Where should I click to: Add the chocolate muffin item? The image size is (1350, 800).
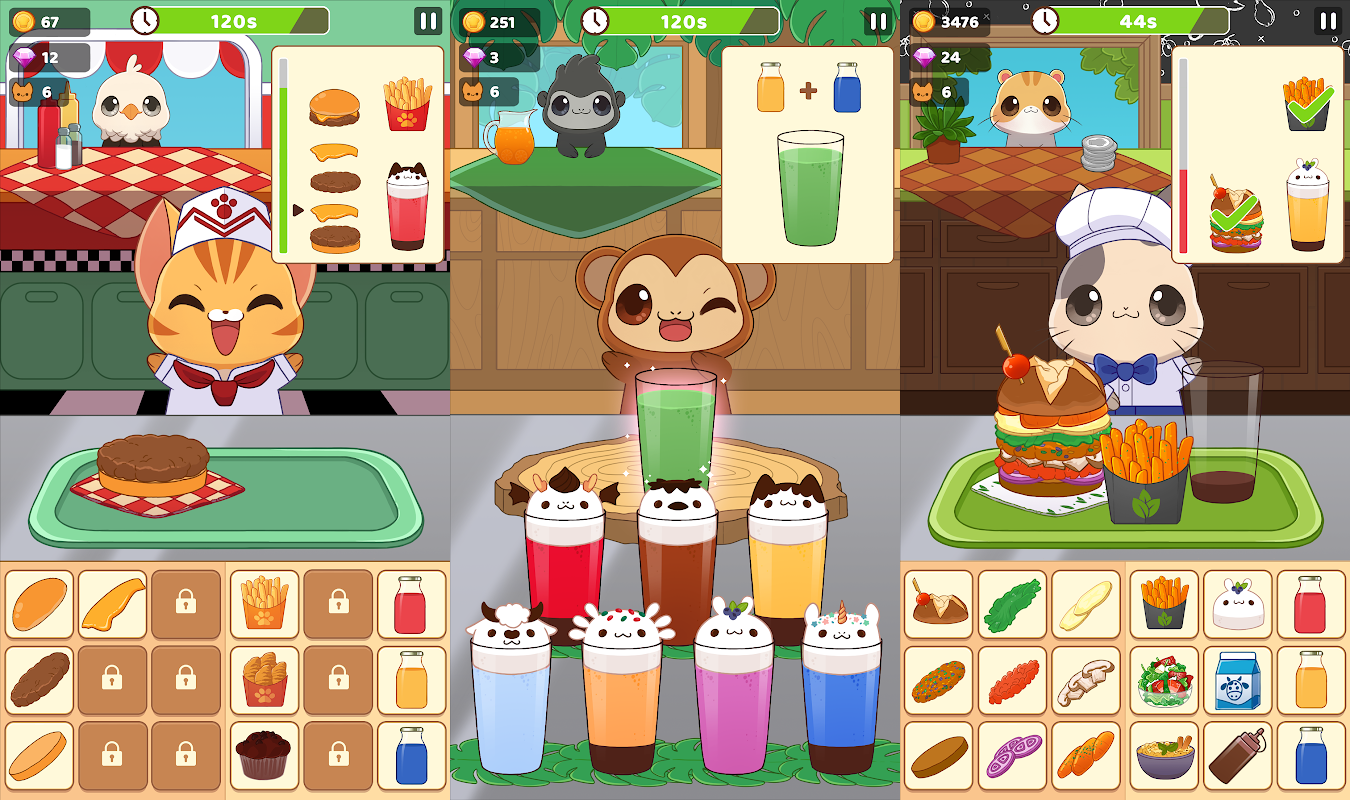(264, 755)
